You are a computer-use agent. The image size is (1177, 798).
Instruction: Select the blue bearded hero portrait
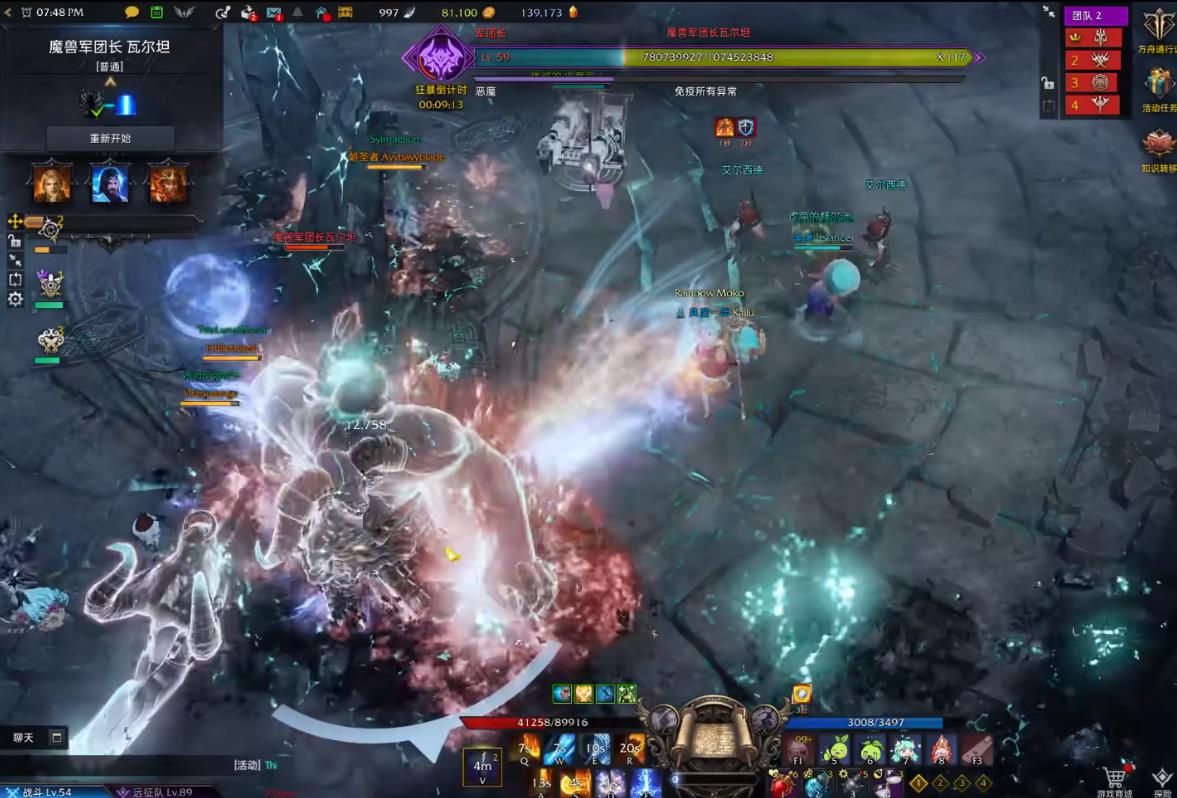tap(110, 181)
